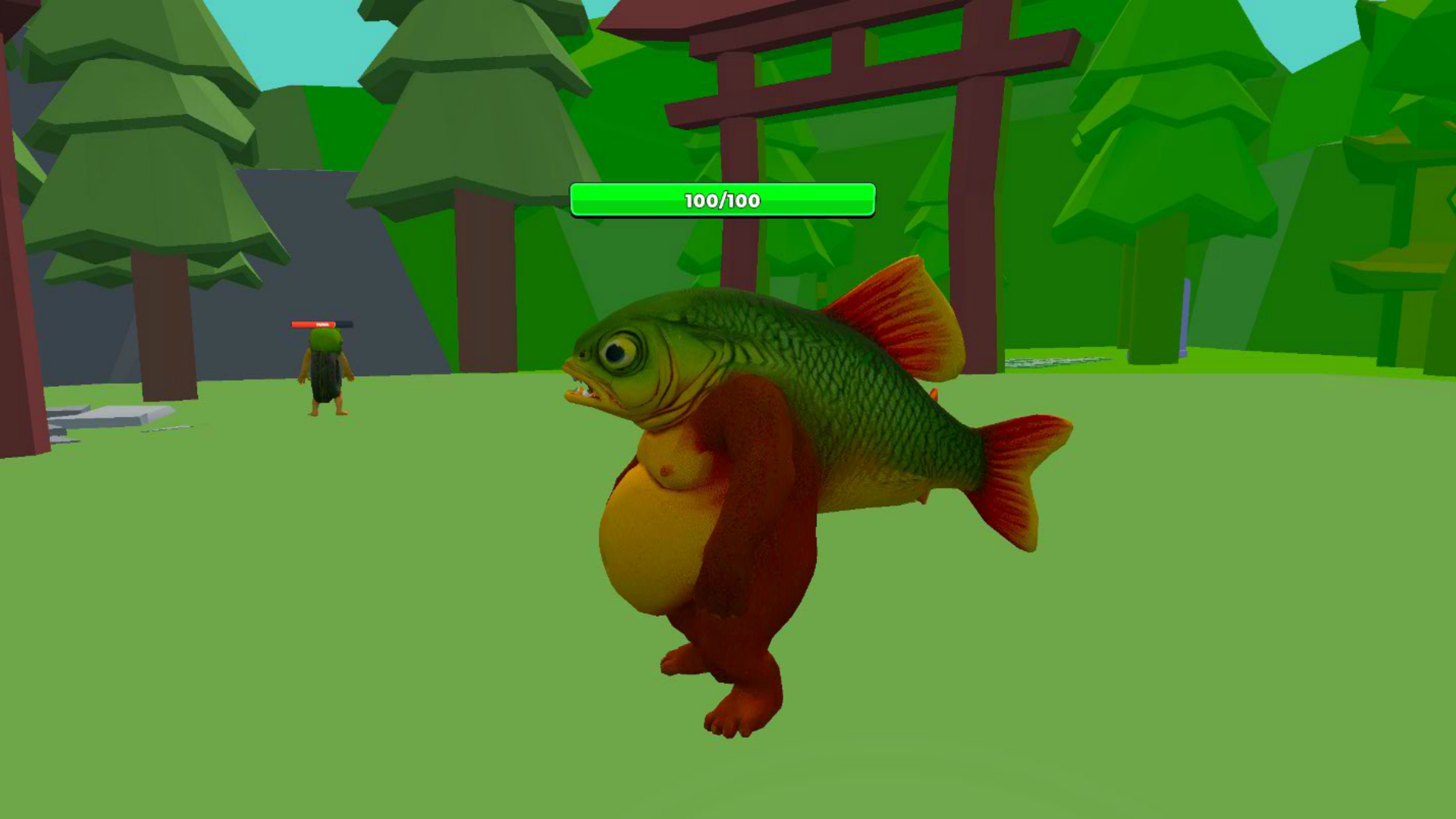Click the green 100/100 health bar

[724, 201]
